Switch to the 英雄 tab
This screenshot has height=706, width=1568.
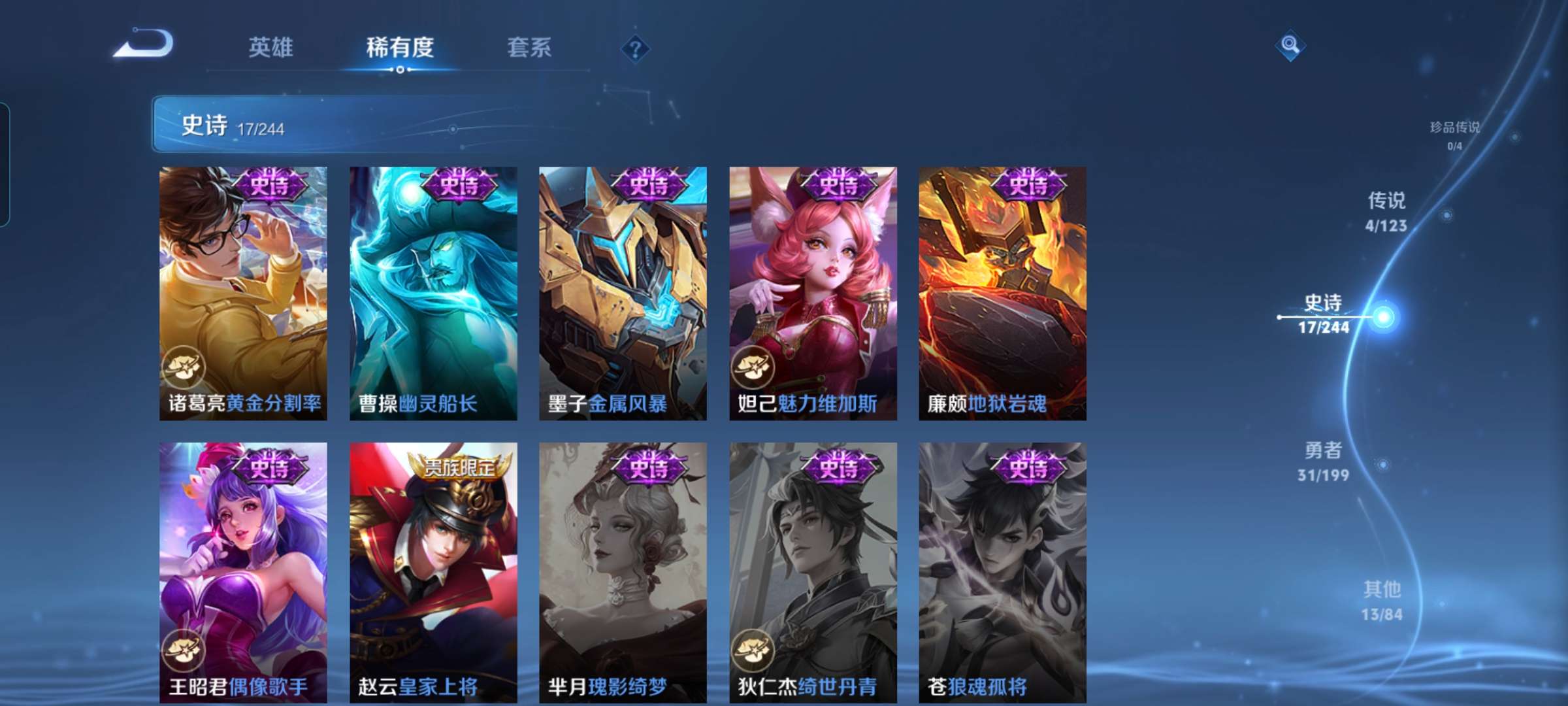coord(270,47)
